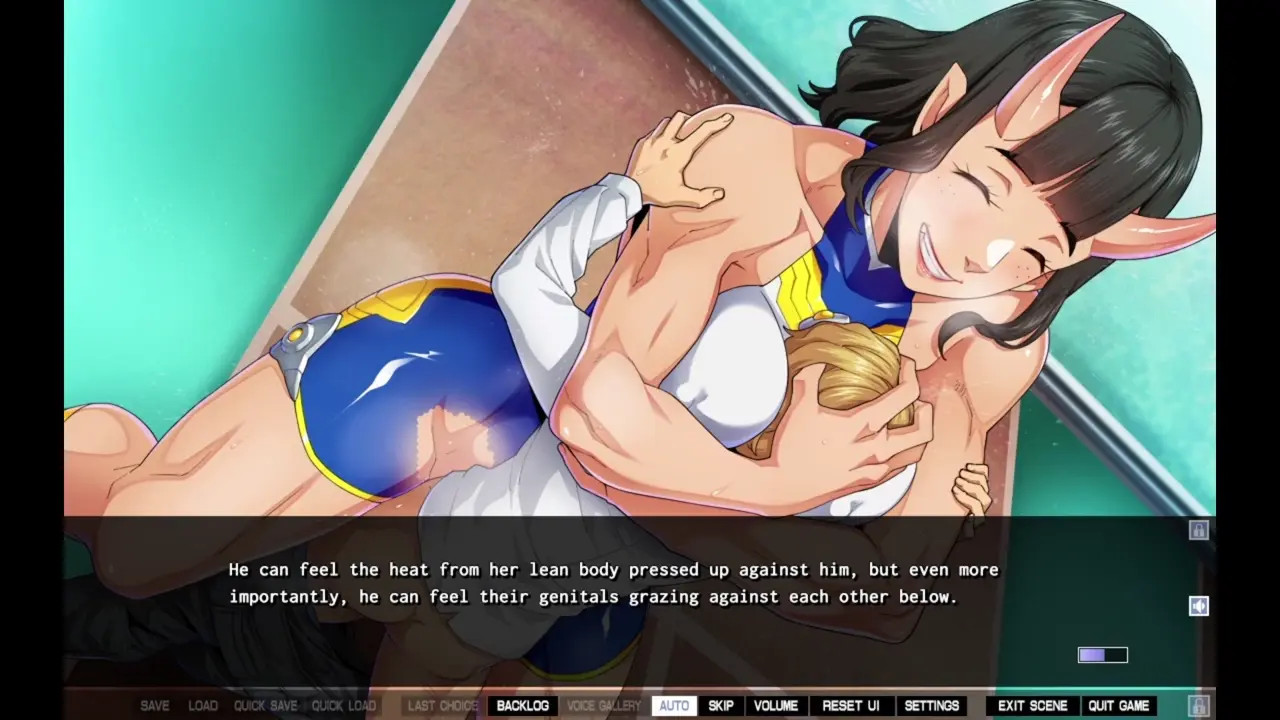Click the Load button
This screenshot has width=1280, height=720.
click(203, 706)
